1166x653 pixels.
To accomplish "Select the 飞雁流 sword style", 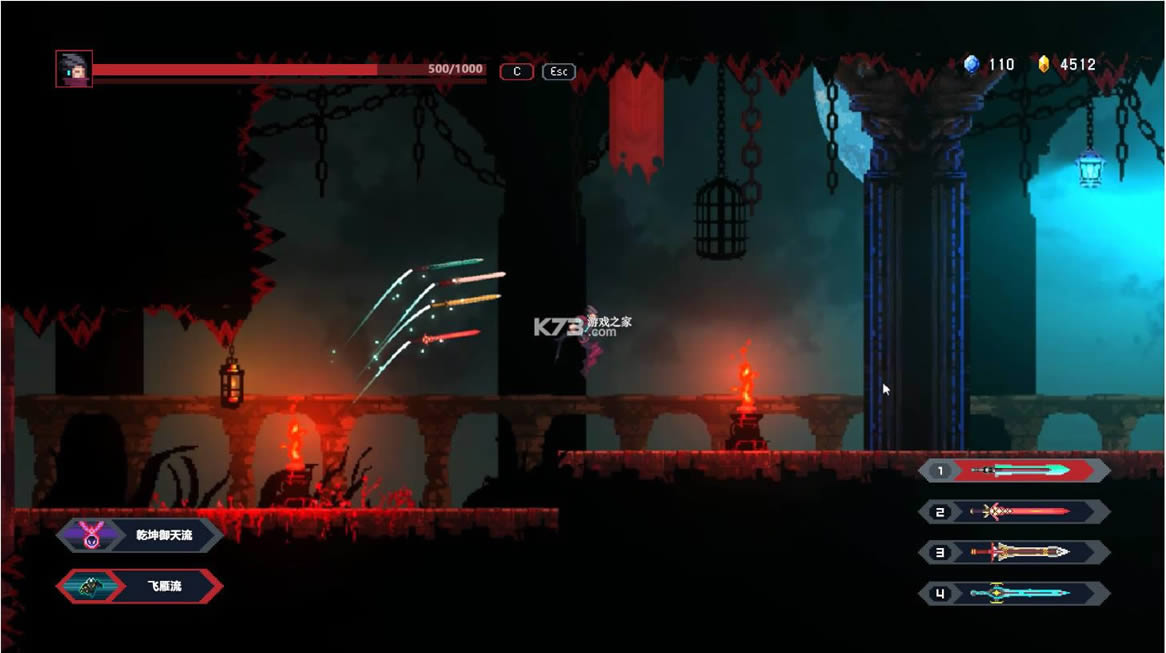I will (140, 586).
